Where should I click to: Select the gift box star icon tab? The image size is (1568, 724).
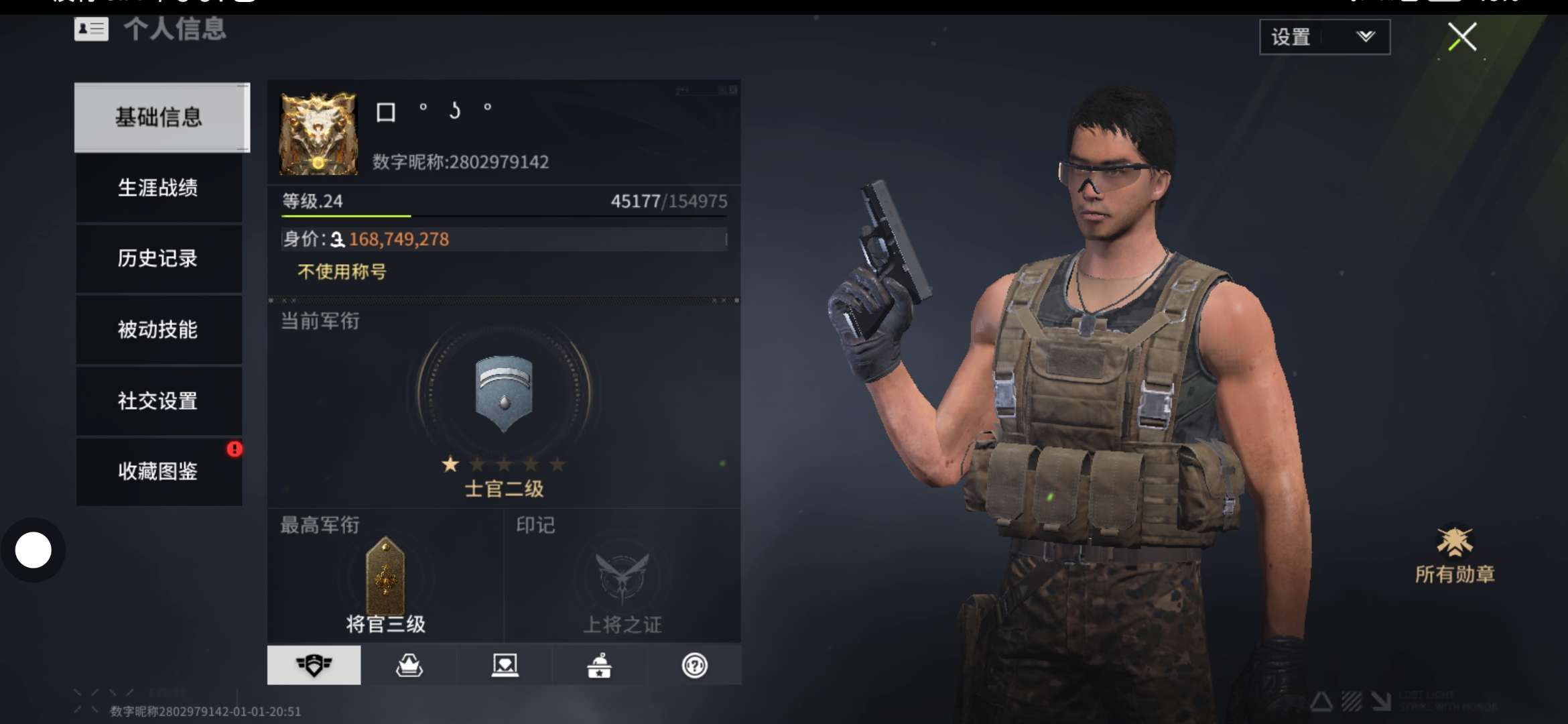coord(599,665)
